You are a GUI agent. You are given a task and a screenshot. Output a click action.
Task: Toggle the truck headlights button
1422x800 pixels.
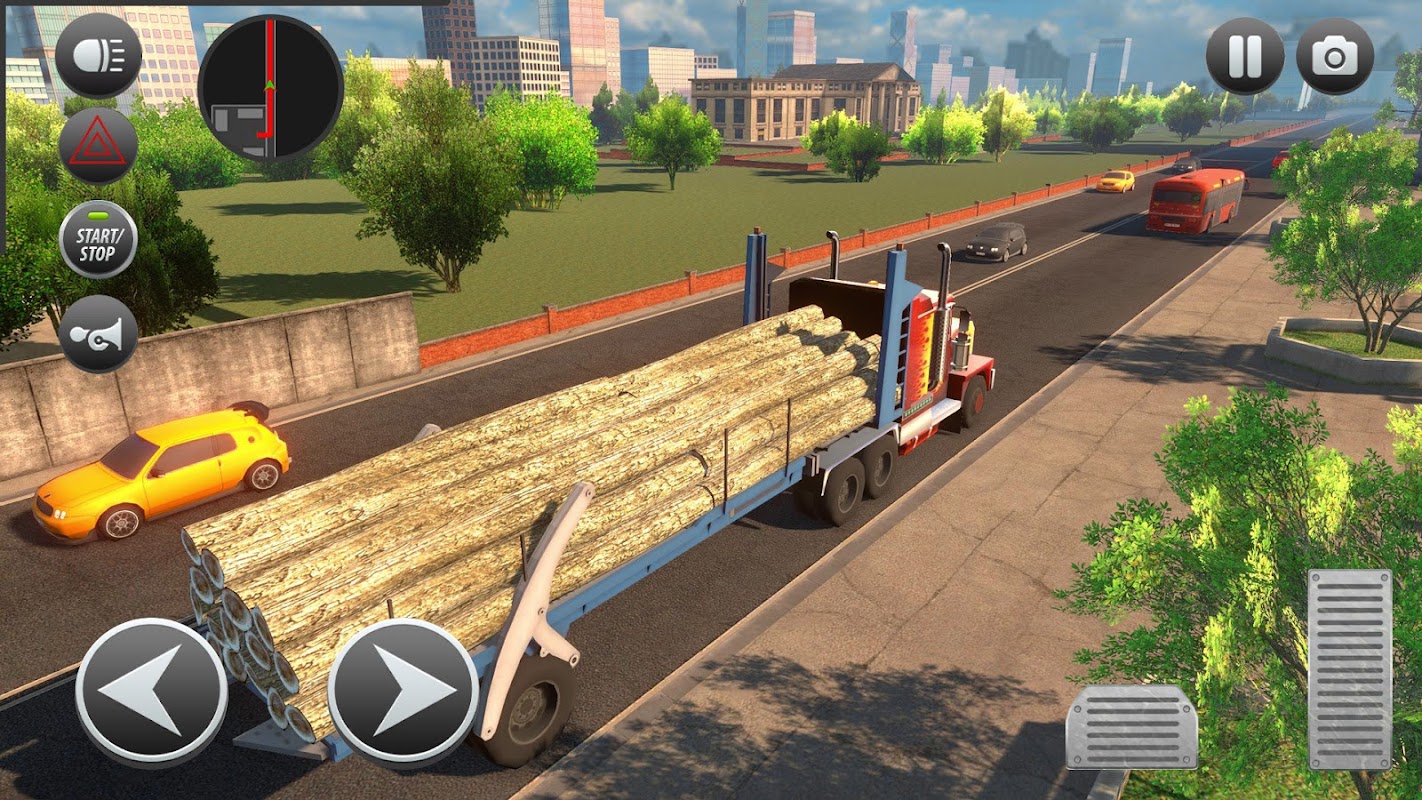pos(98,56)
